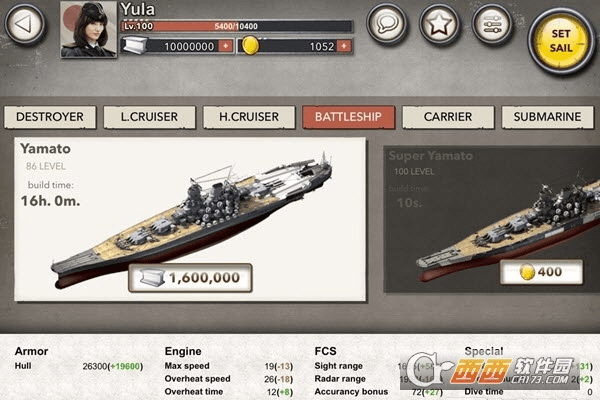Open the Carrier ship category
Viewport: 600px width, 400px height.
(447, 117)
